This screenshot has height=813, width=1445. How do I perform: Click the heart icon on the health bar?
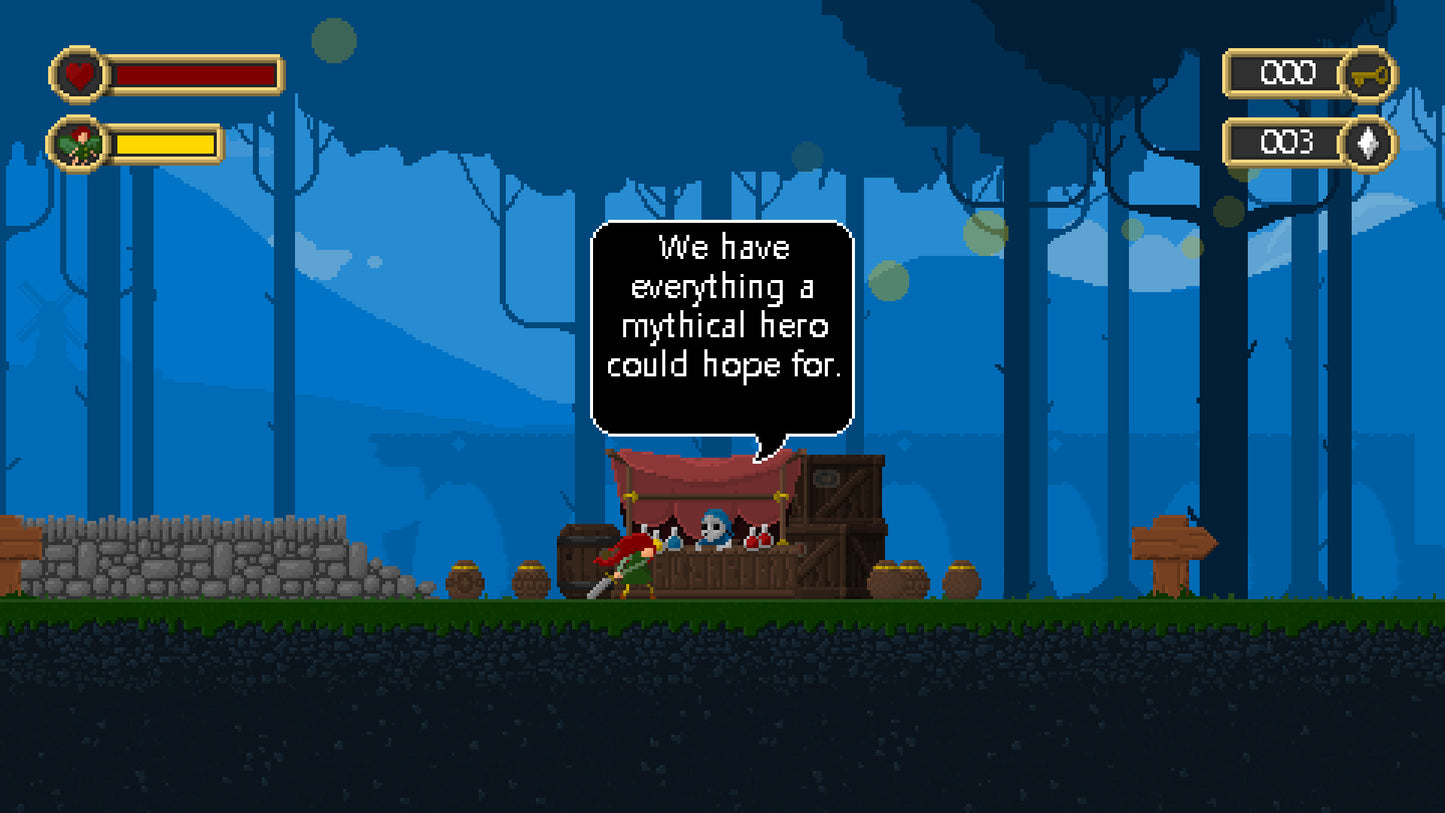coord(80,73)
